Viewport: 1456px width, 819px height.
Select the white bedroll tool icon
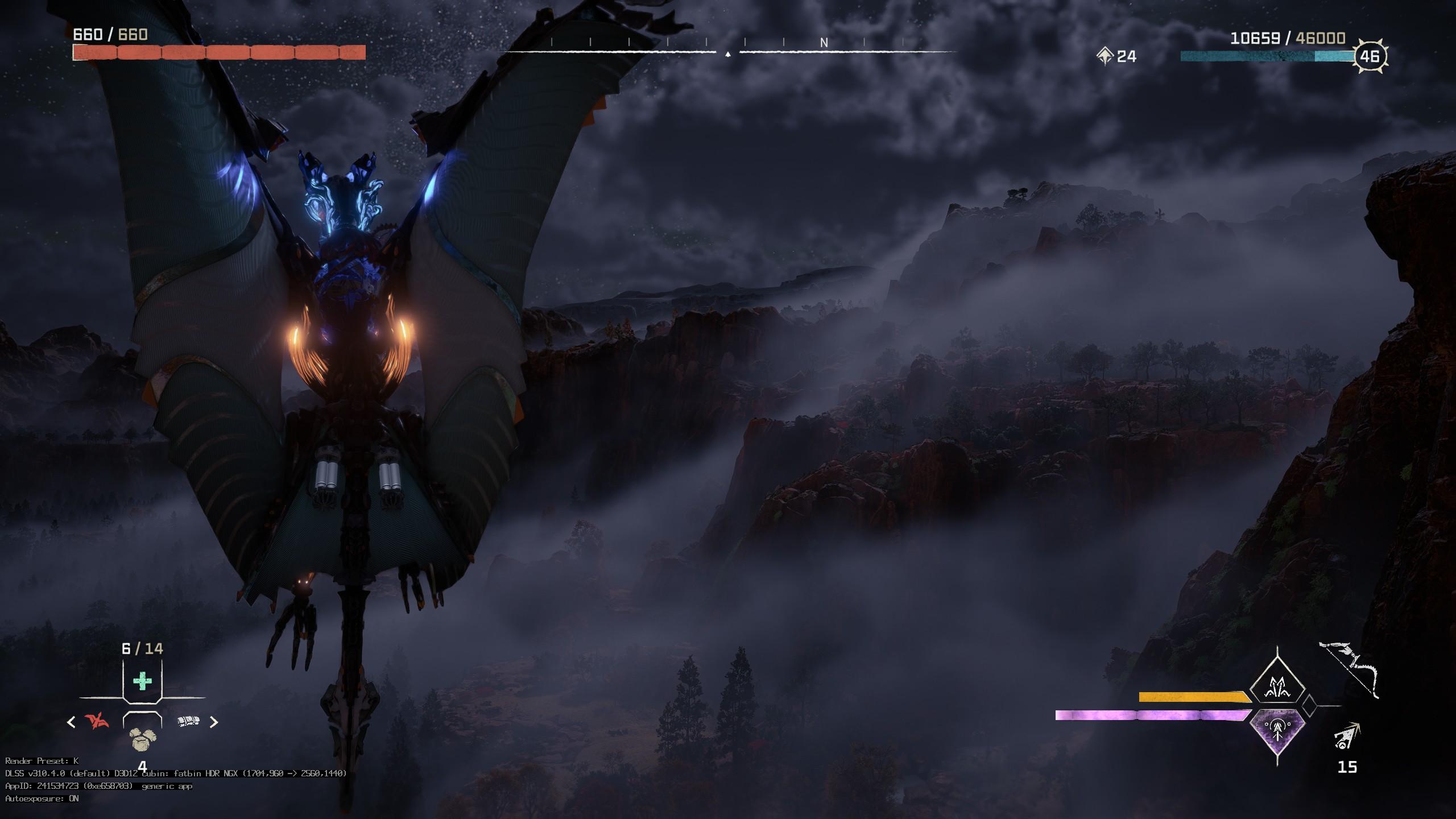tap(188, 721)
